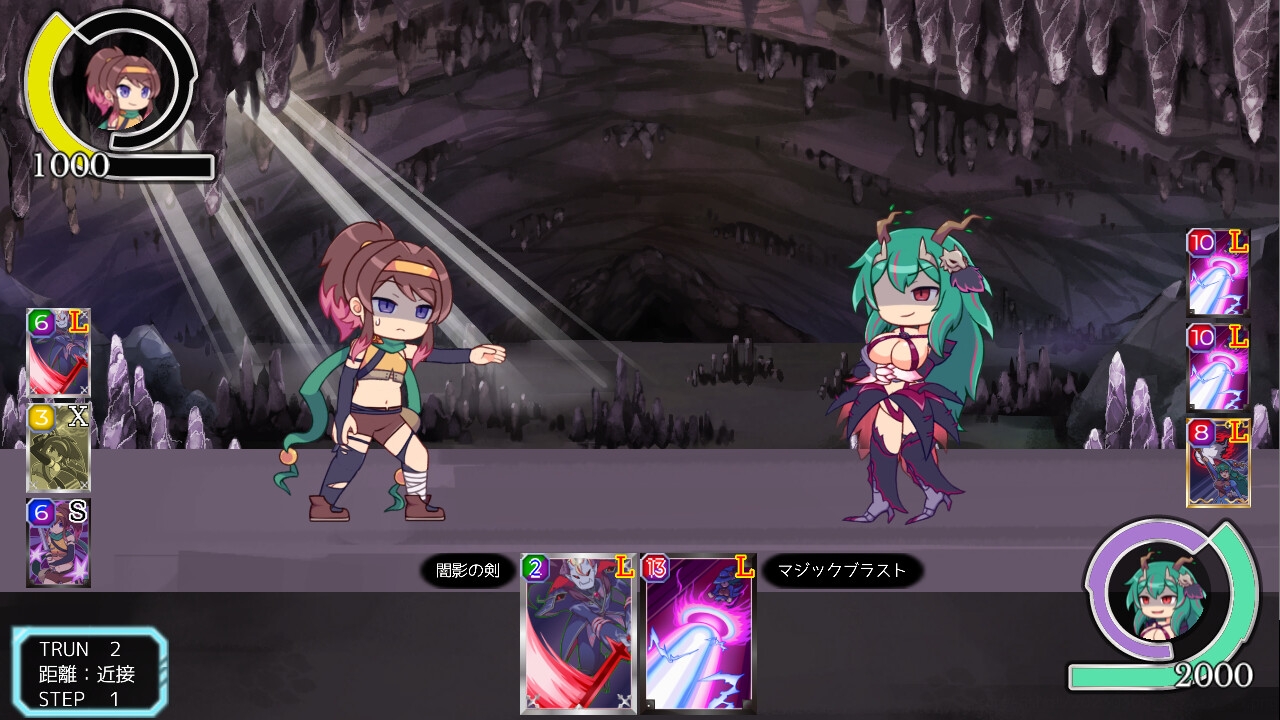Screen dimensions: 1280x720
Task: Choose the yellow 3 X card
Action: tap(58, 447)
